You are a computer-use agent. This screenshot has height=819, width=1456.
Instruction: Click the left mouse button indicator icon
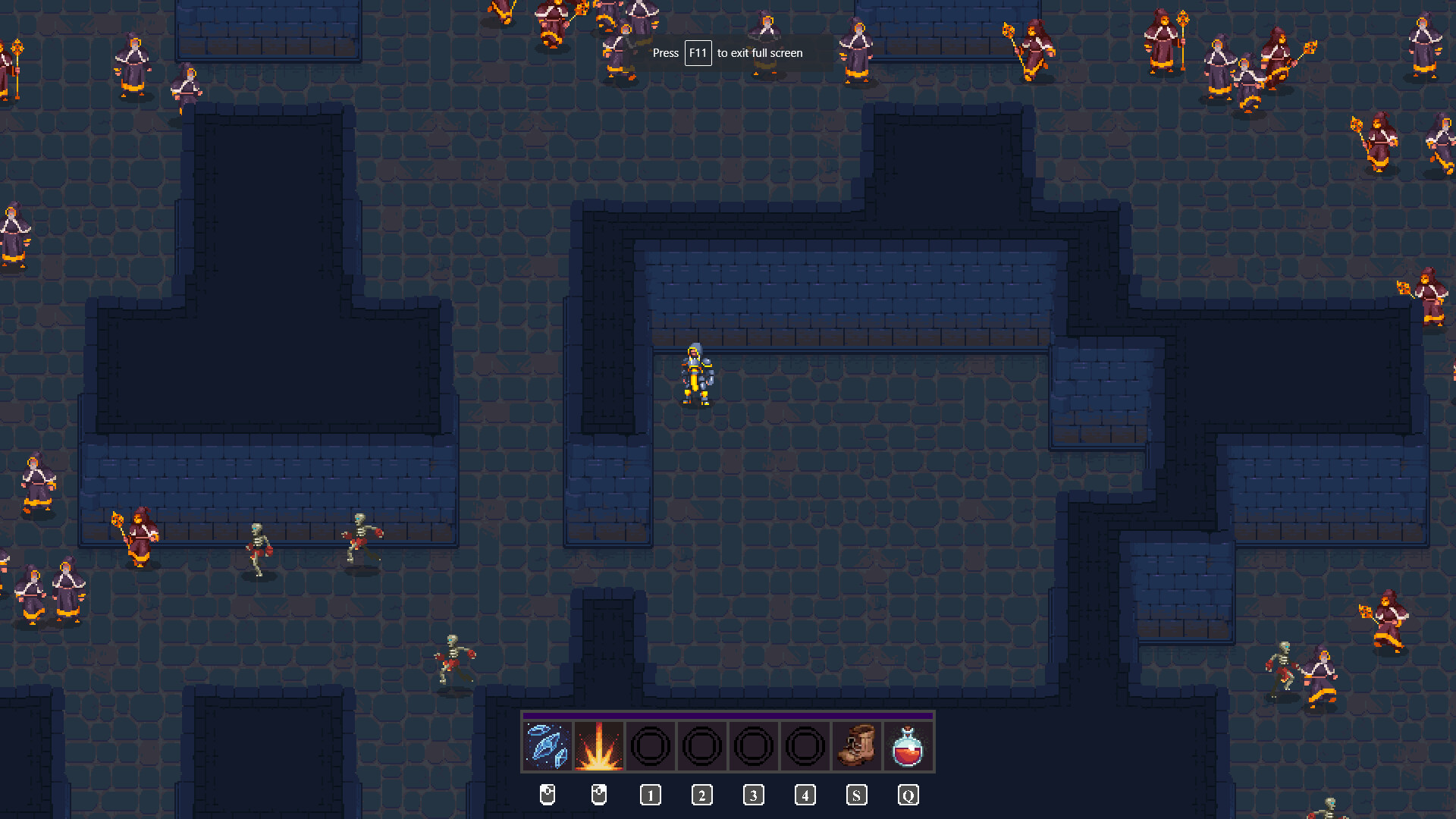pos(548,795)
